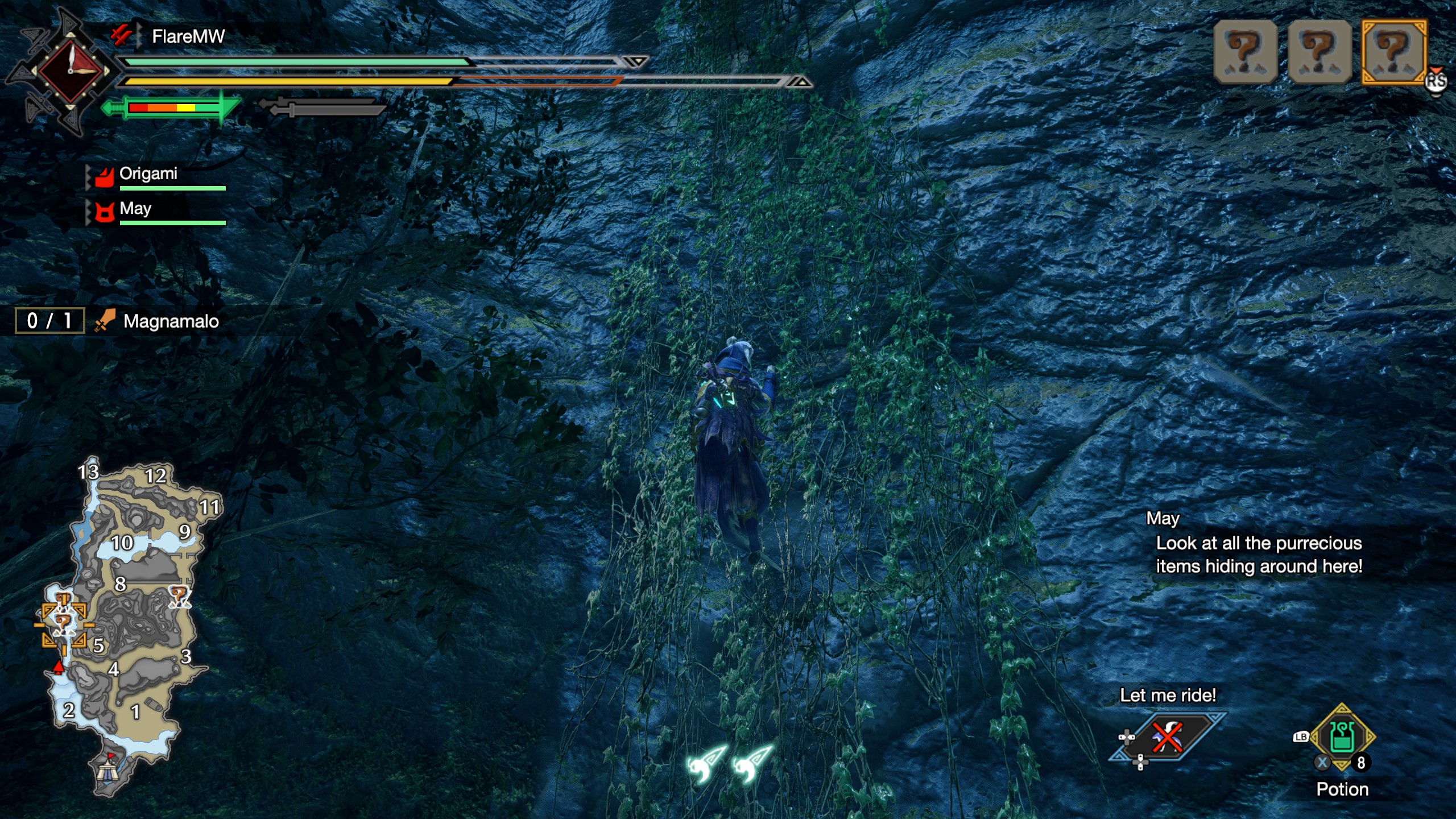Image resolution: width=1456 pixels, height=819 pixels.
Task: Select the highlighted unknown monster icon
Action: (1393, 52)
